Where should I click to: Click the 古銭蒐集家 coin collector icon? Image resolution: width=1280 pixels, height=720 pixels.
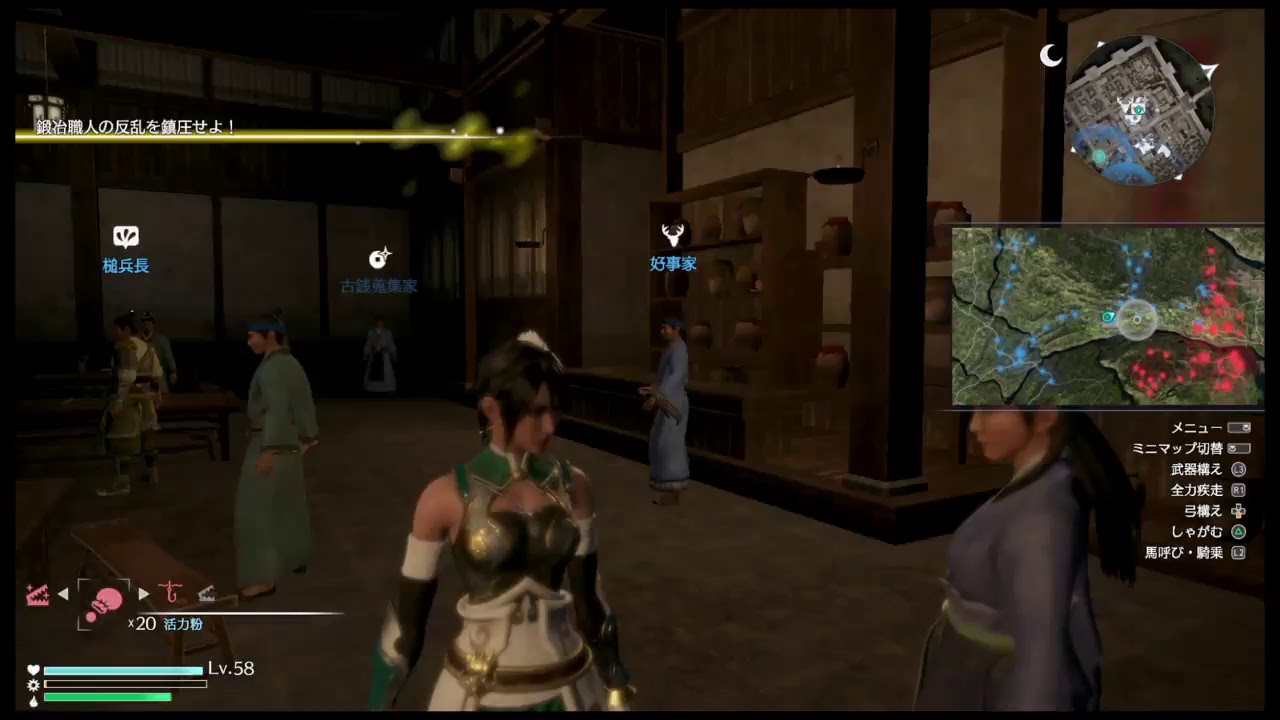(380, 258)
